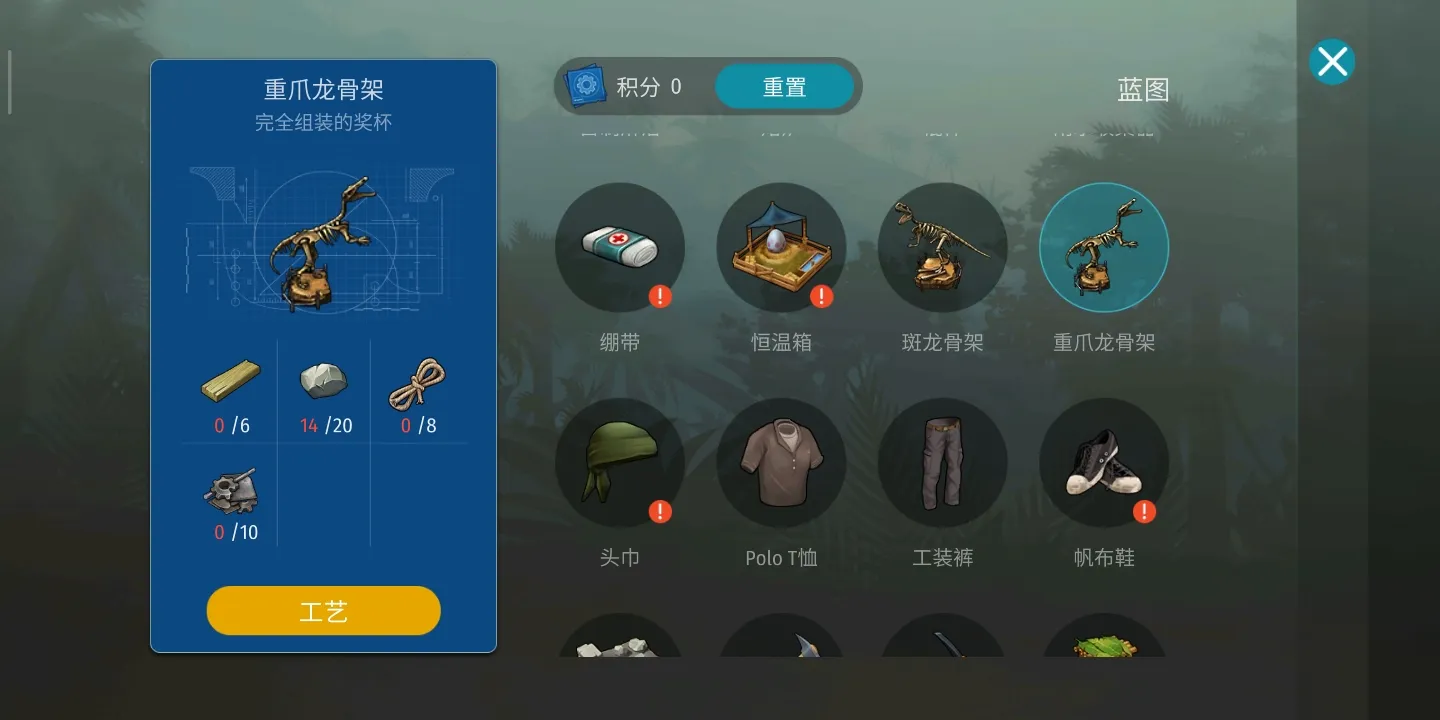Viewport: 1440px width, 720px height.
Task: Select the highlighted 重爪龙骨架 trophy icon
Action: click(x=1103, y=247)
